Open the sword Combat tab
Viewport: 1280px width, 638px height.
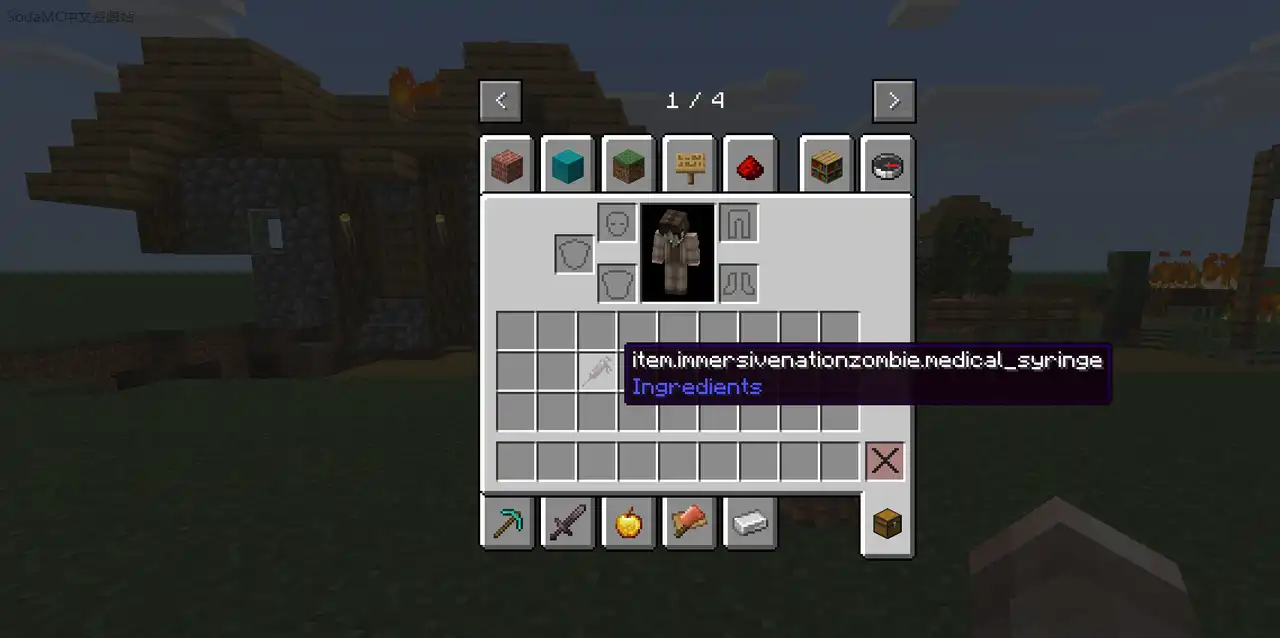coord(568,523)
